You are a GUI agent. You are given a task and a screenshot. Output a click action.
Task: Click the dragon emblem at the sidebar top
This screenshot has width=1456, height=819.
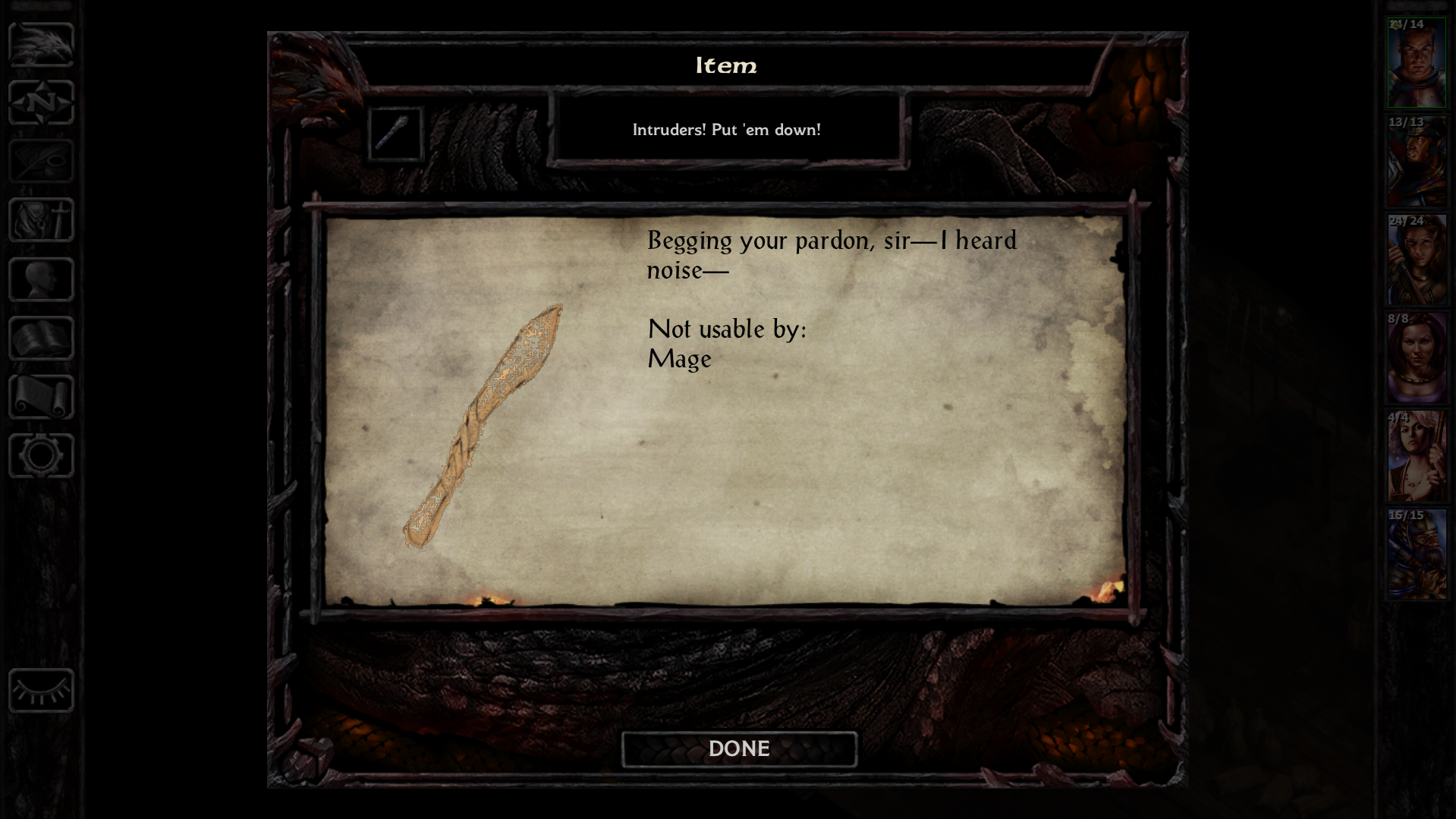(42, 46)
